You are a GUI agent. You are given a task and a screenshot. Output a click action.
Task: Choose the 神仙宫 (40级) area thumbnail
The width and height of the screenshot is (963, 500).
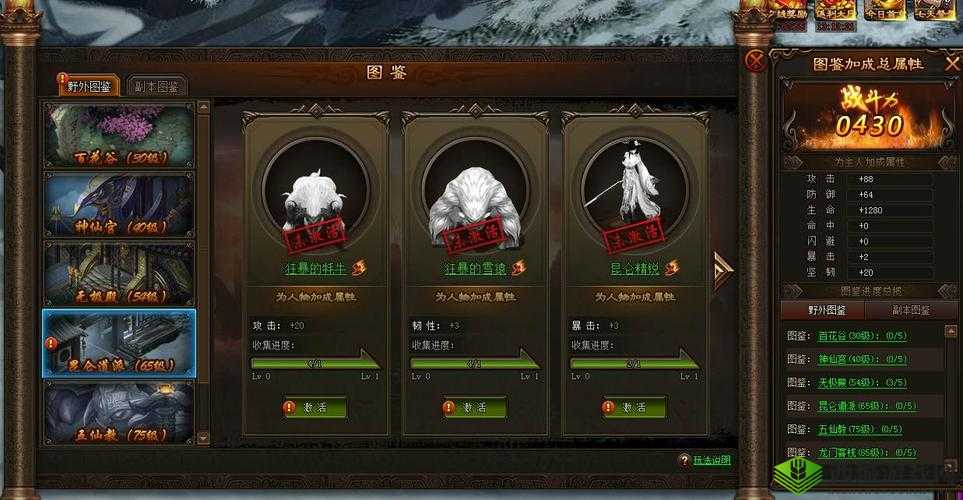click(x=119, y=204)
